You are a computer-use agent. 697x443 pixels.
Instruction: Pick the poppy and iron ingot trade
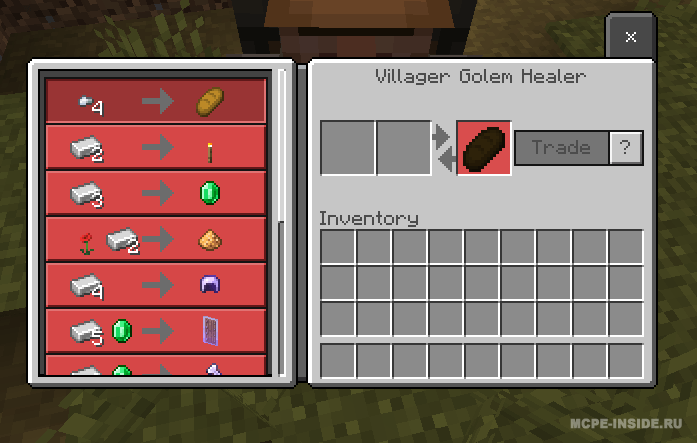[x=156, y=239]
